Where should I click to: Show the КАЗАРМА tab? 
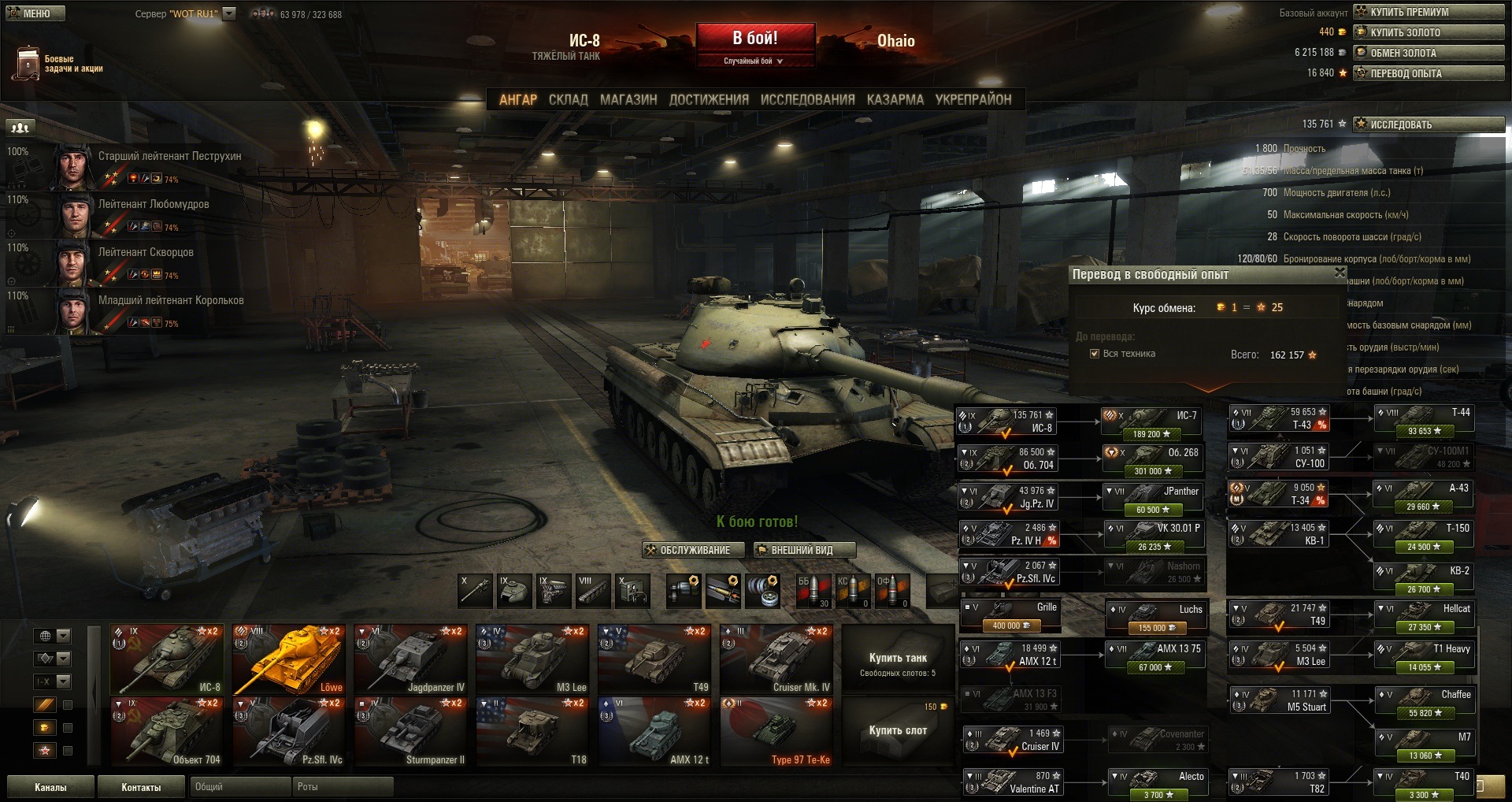(895, 100)
